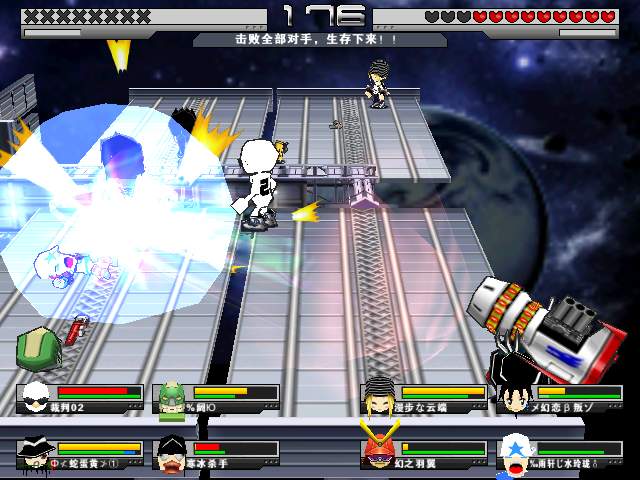Choose the 漫步な云端 player portrait

[x=380, y=394]
